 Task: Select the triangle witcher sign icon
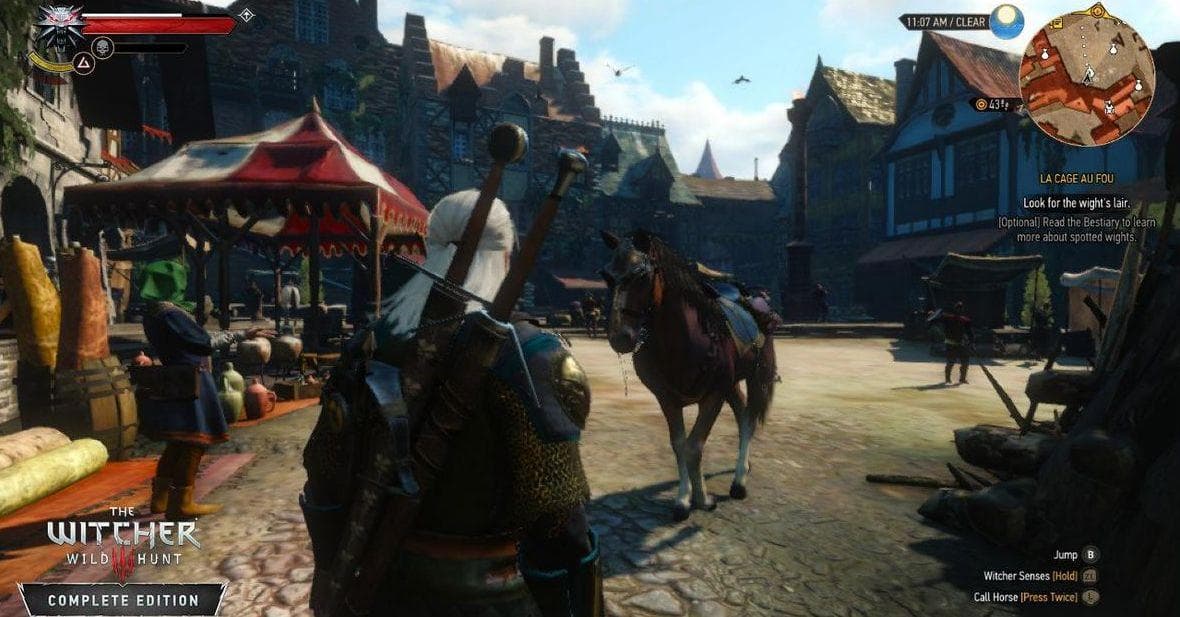click(x=83, y=63)
